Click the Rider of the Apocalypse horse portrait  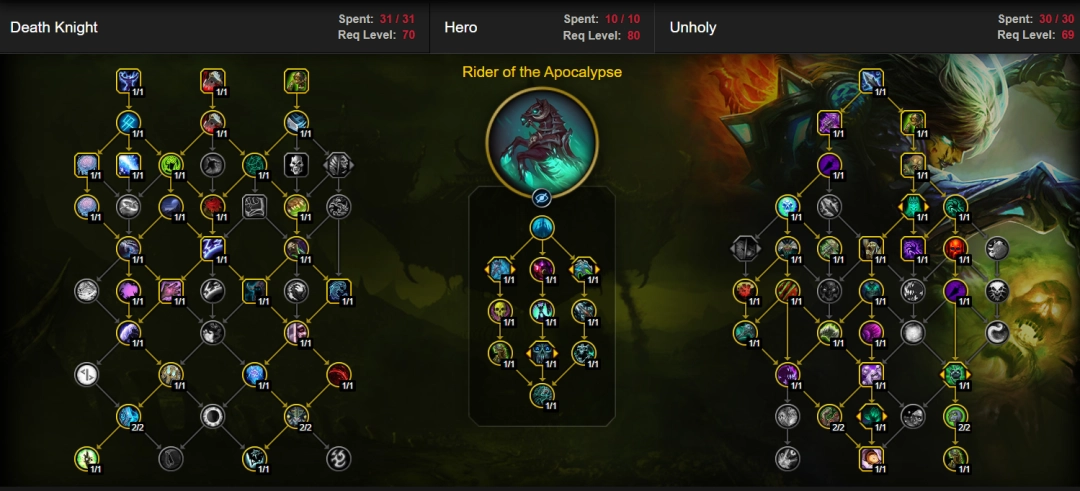coord(541,137)
